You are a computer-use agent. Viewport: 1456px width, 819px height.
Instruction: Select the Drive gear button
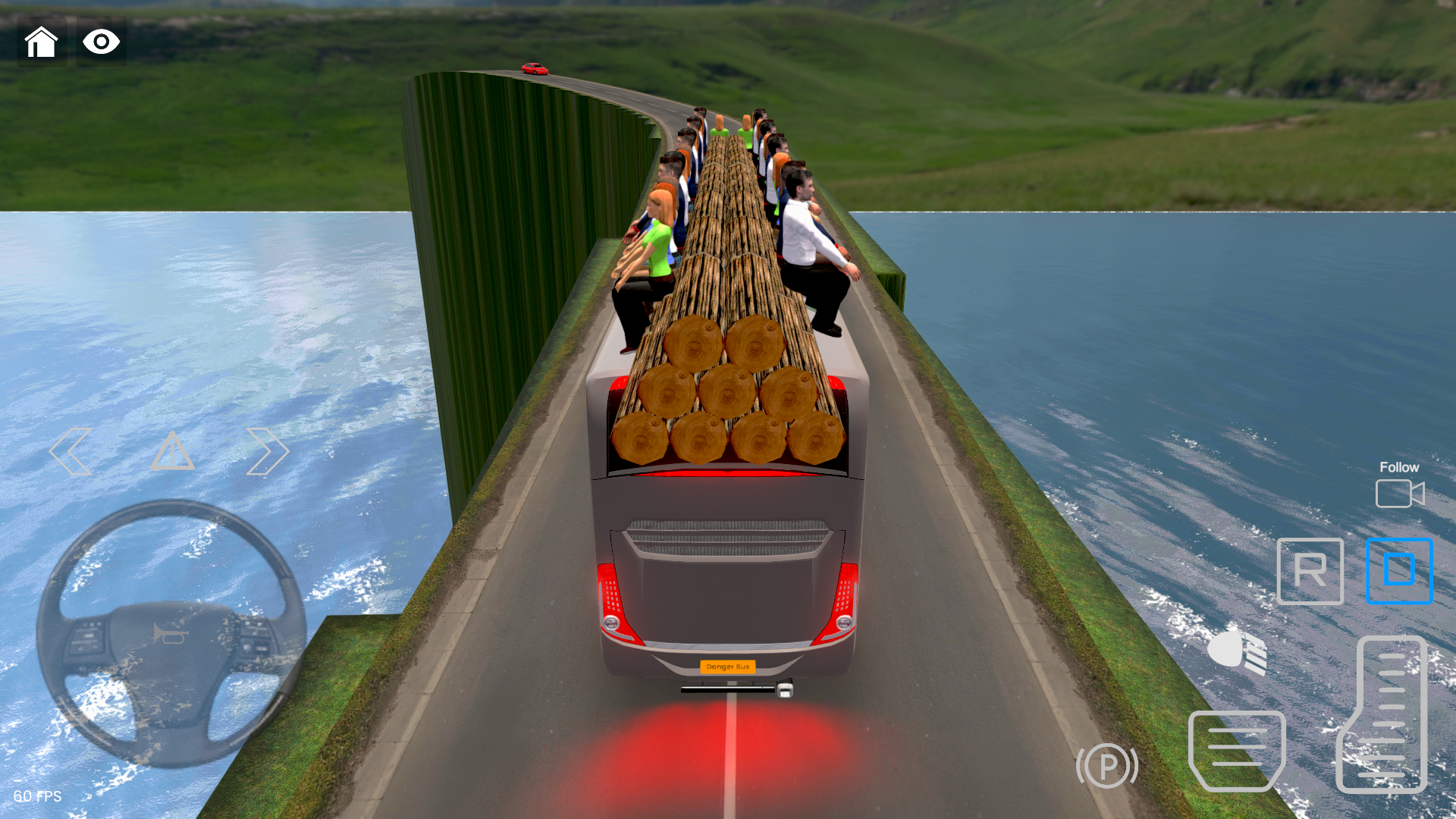pos(1399,572)
